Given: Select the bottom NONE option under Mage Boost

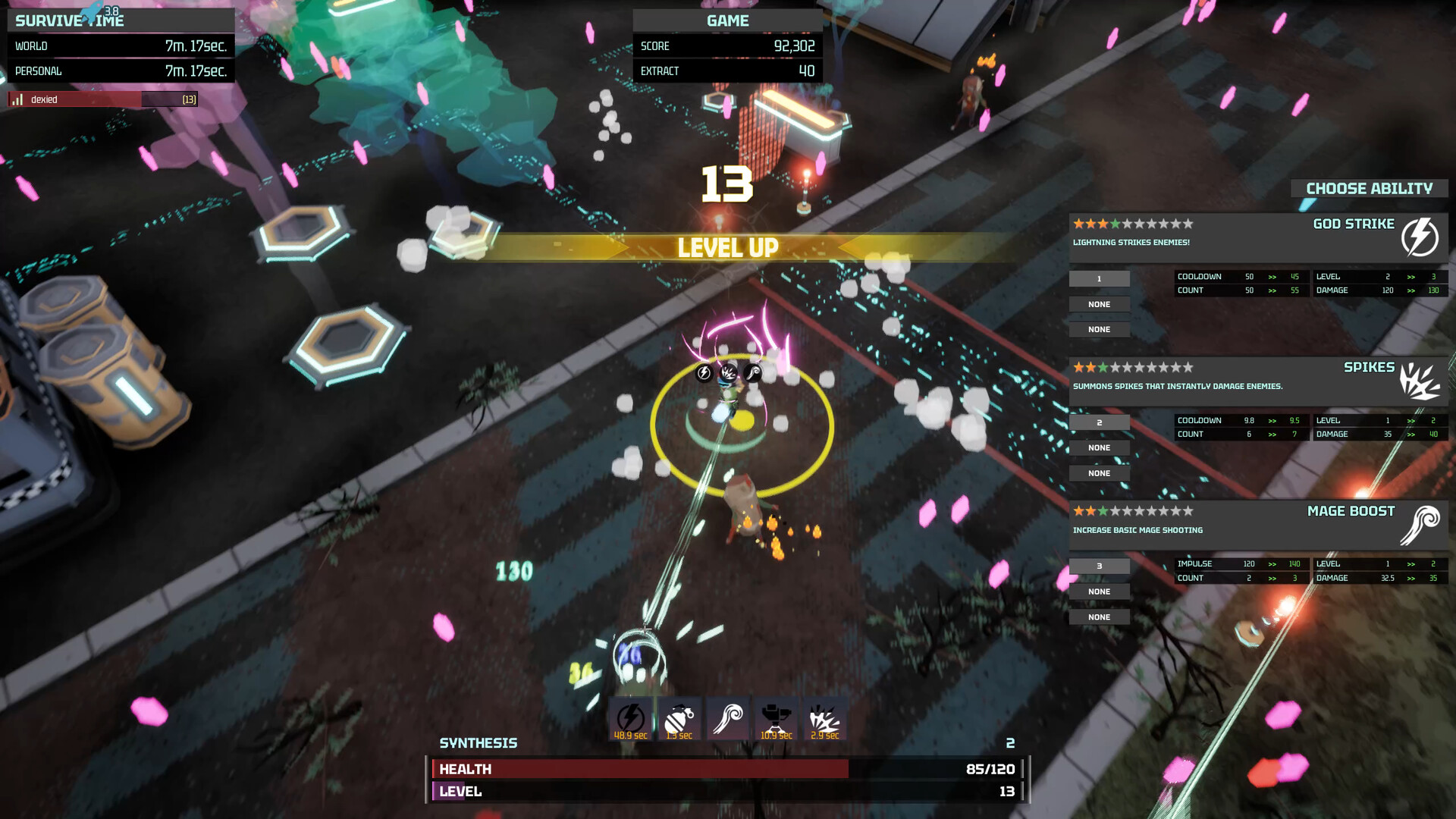Looking at the screenshot, I should click(1099, 617).
